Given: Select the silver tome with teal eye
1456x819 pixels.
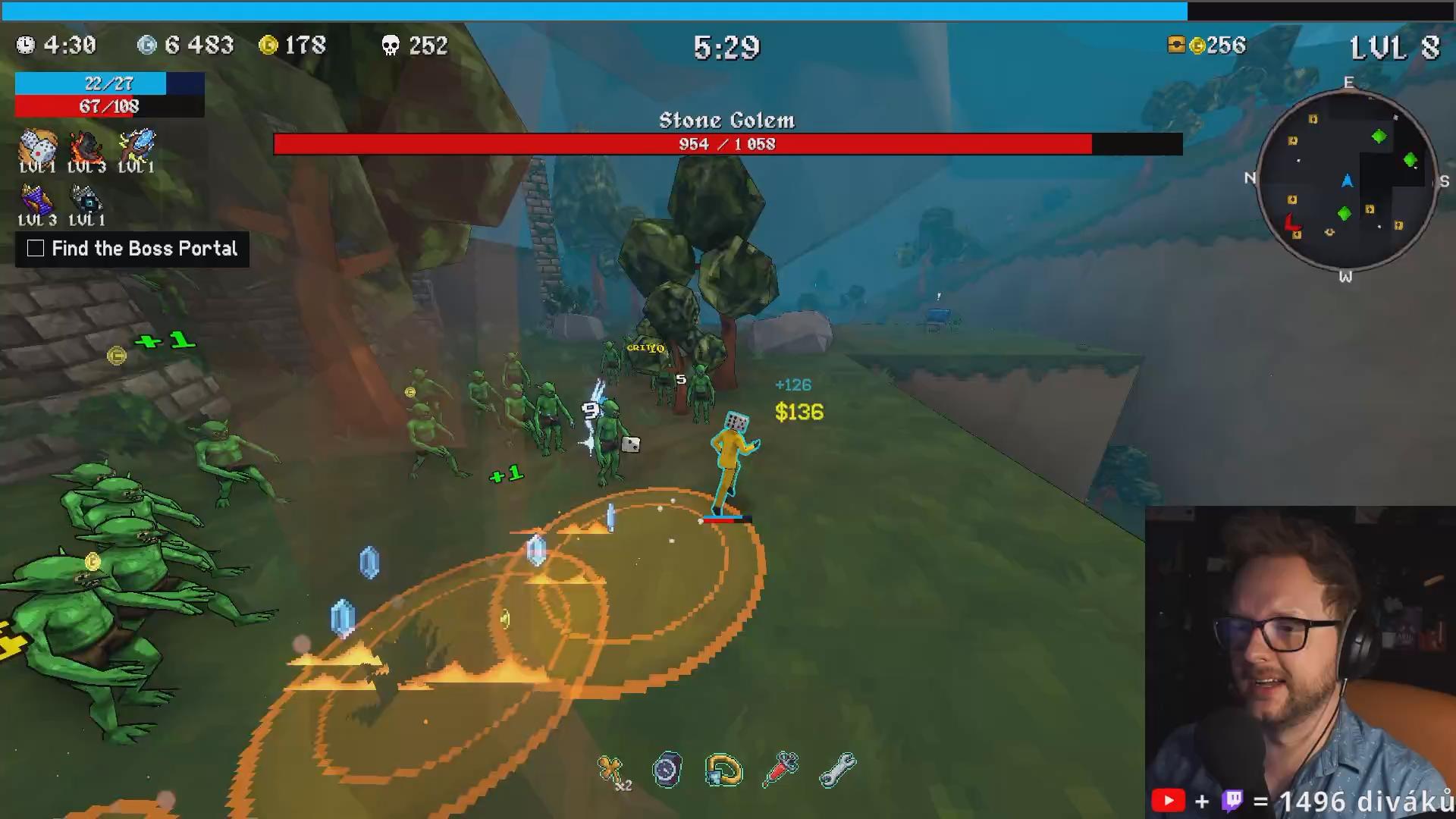Looking at the screenshot, I should tap(86, 200).
